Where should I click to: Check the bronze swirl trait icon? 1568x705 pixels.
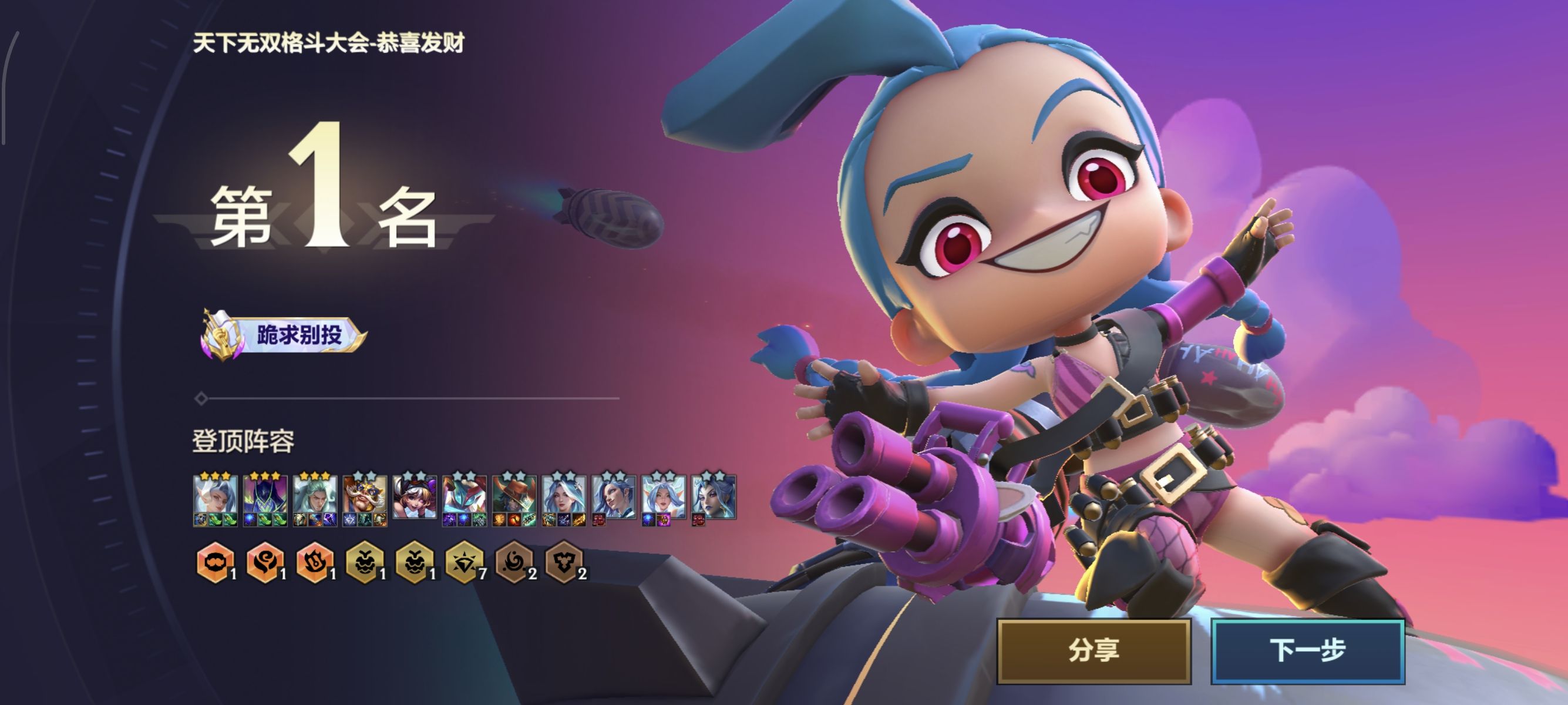coord(514,562)
